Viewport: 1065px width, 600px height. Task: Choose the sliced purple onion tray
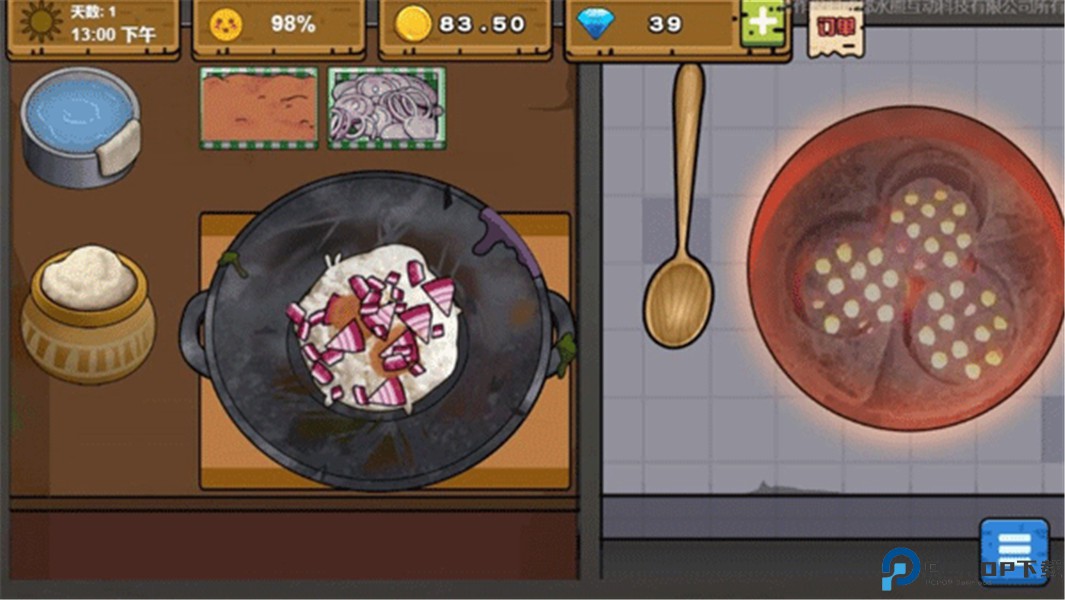click(386, 107)
